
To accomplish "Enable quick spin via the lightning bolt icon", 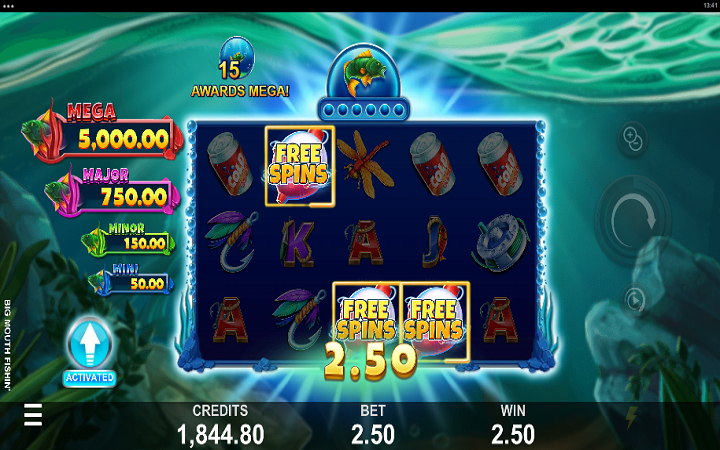I will click(x=631, y=415).
